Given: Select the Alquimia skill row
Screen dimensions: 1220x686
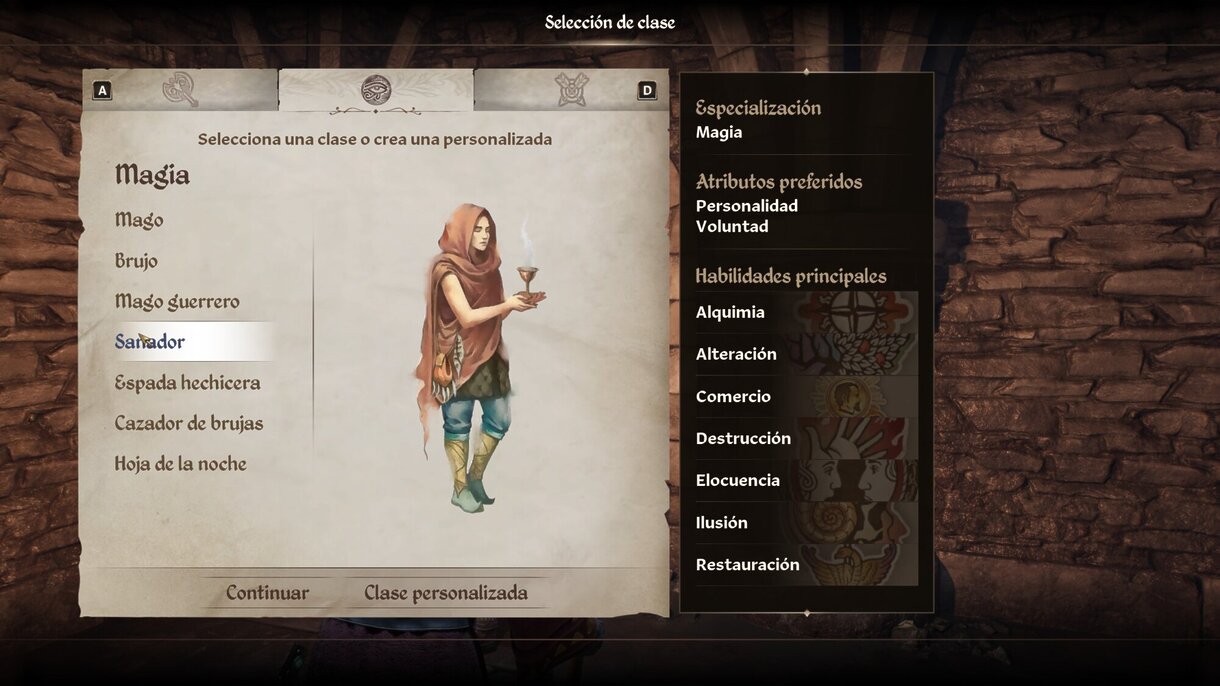Looking at the screenshot, I should 806,313.
